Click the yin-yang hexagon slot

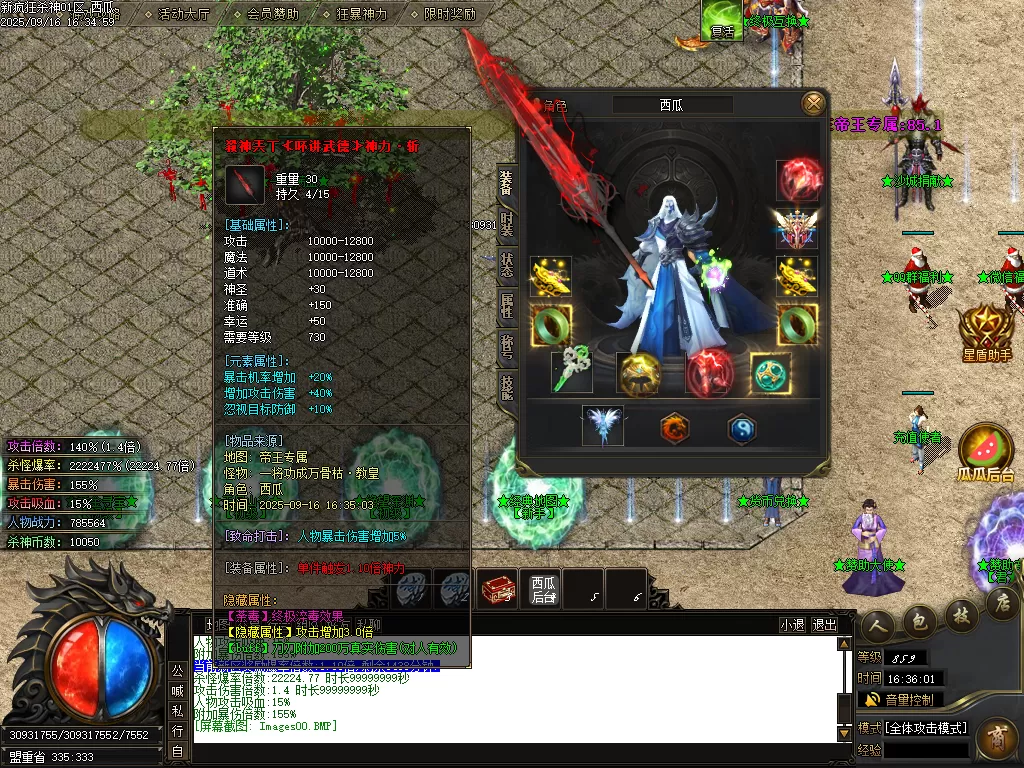tap(741, 428)
